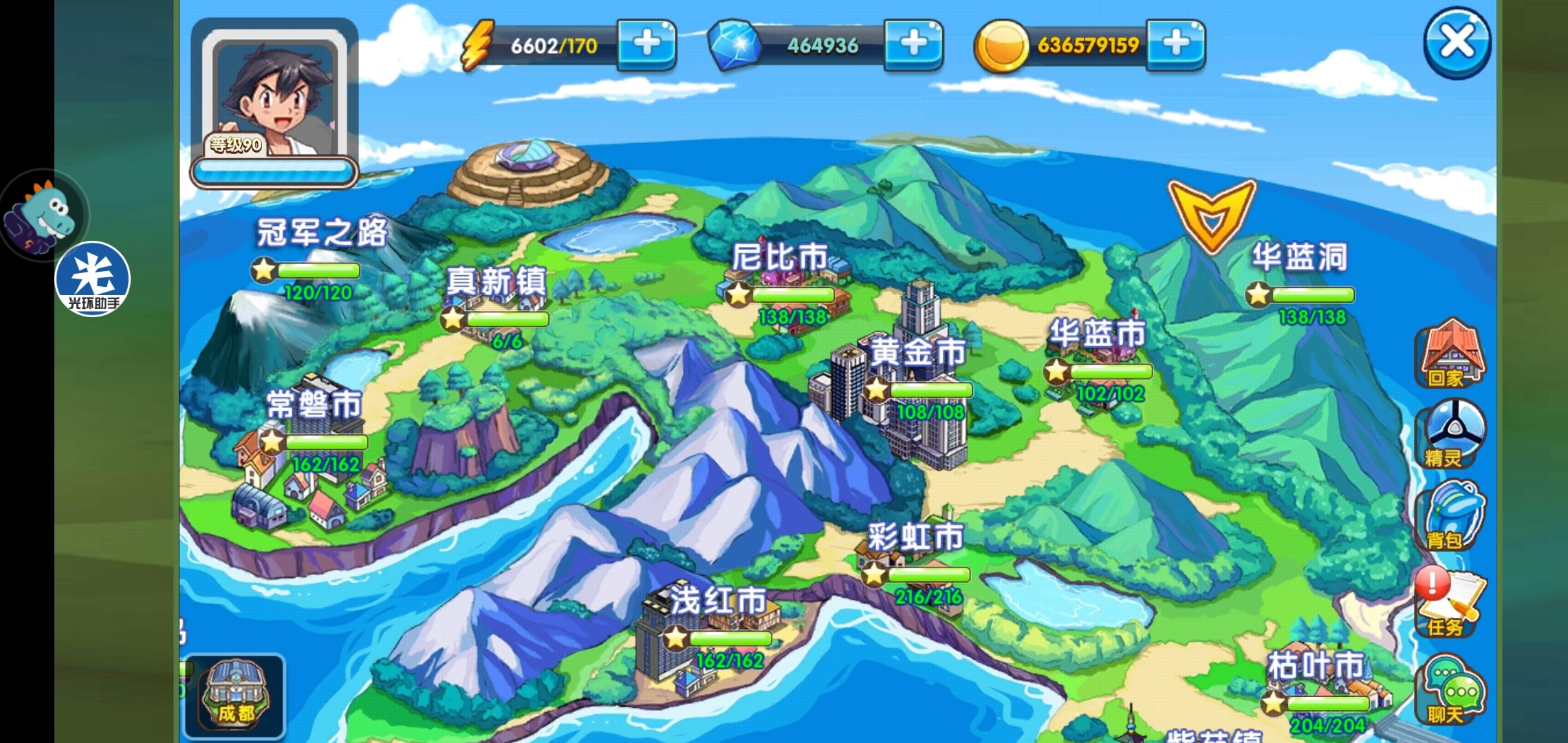
Task: Choose the 尼比市 city stage
Action: click(780, 259)
